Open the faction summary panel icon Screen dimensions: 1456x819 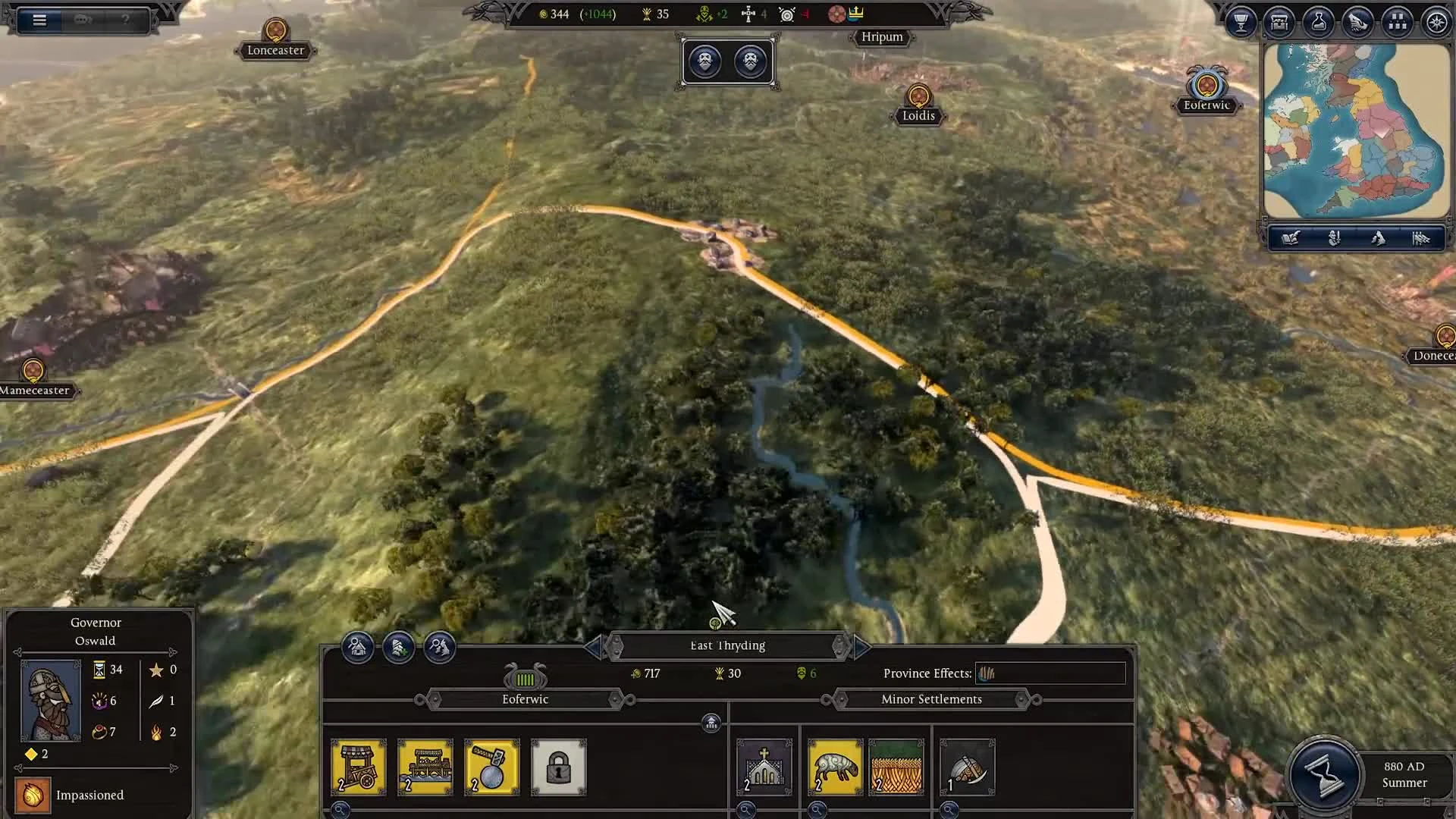tap(1398, 23)
